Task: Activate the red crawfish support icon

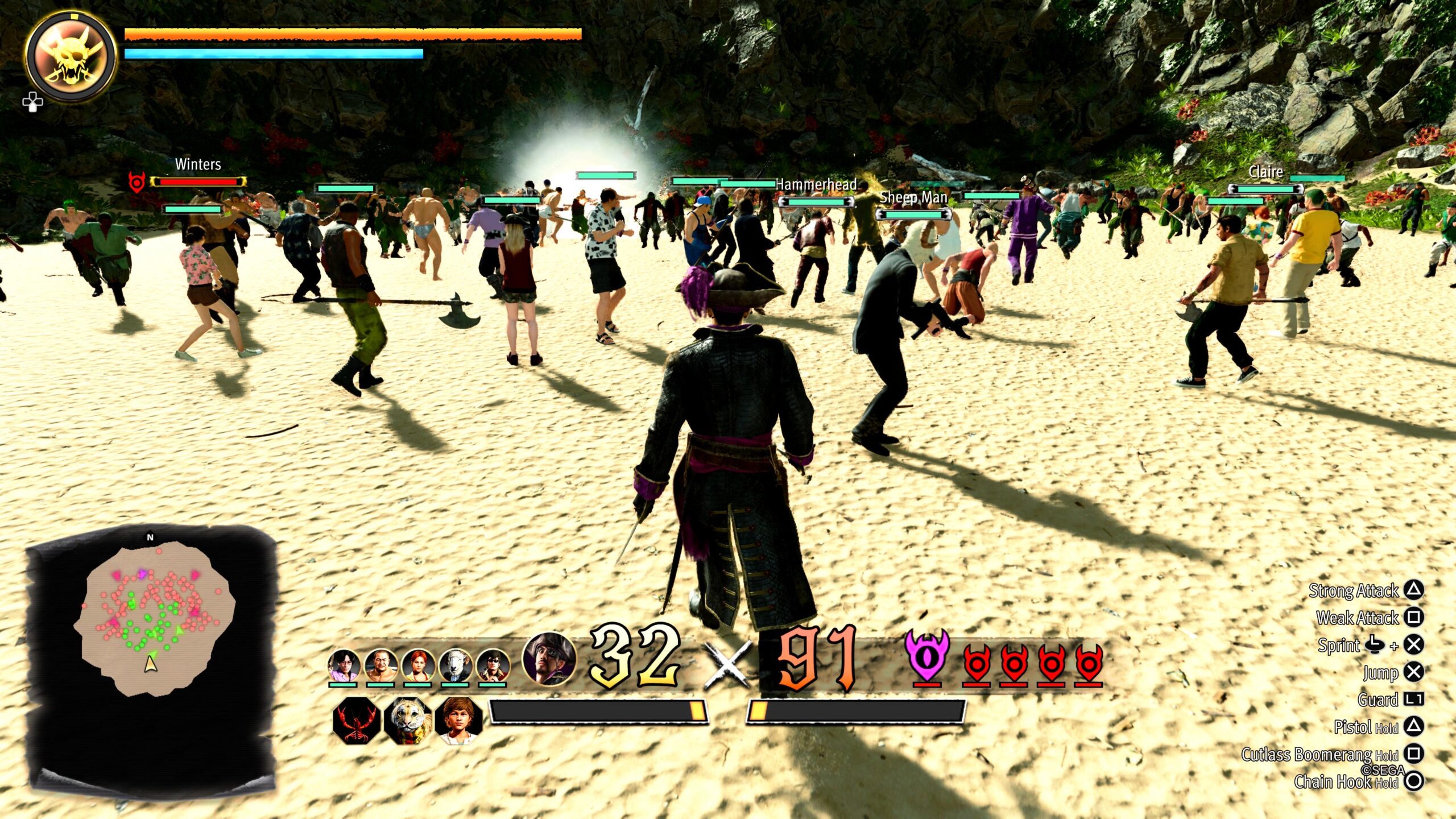Action: point(356,721)
